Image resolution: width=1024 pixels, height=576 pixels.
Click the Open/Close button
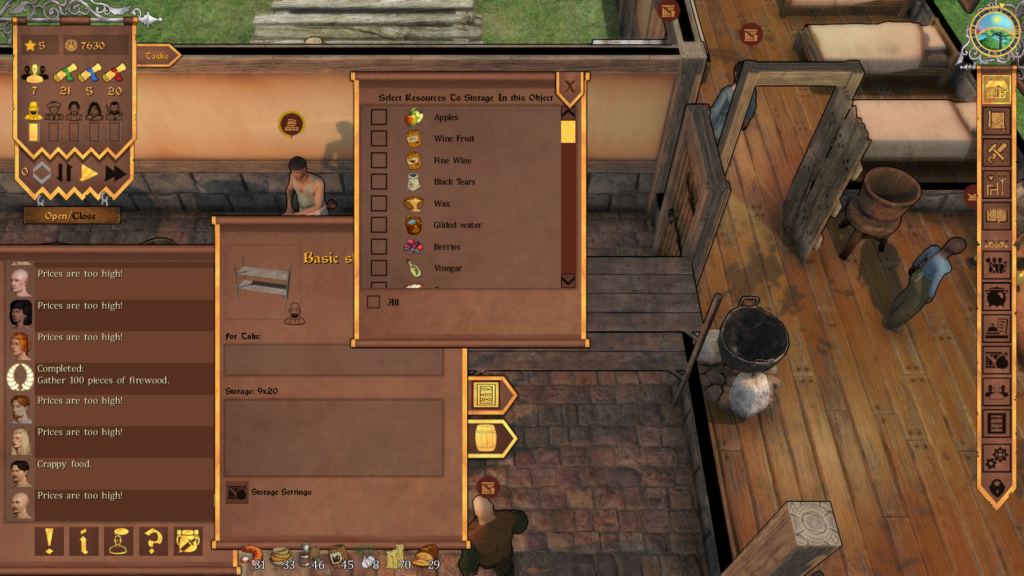[72, 215]
